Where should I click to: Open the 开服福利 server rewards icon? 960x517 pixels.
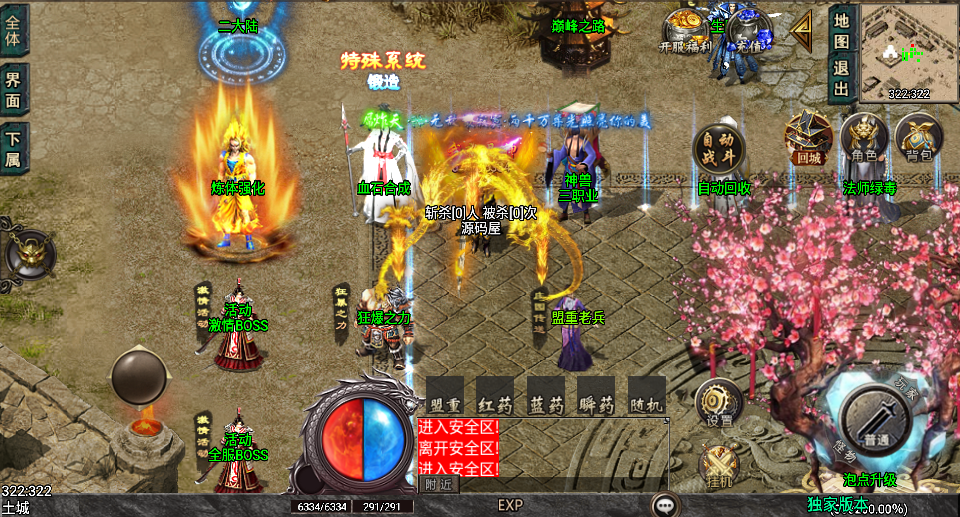(x=685, y=29)
